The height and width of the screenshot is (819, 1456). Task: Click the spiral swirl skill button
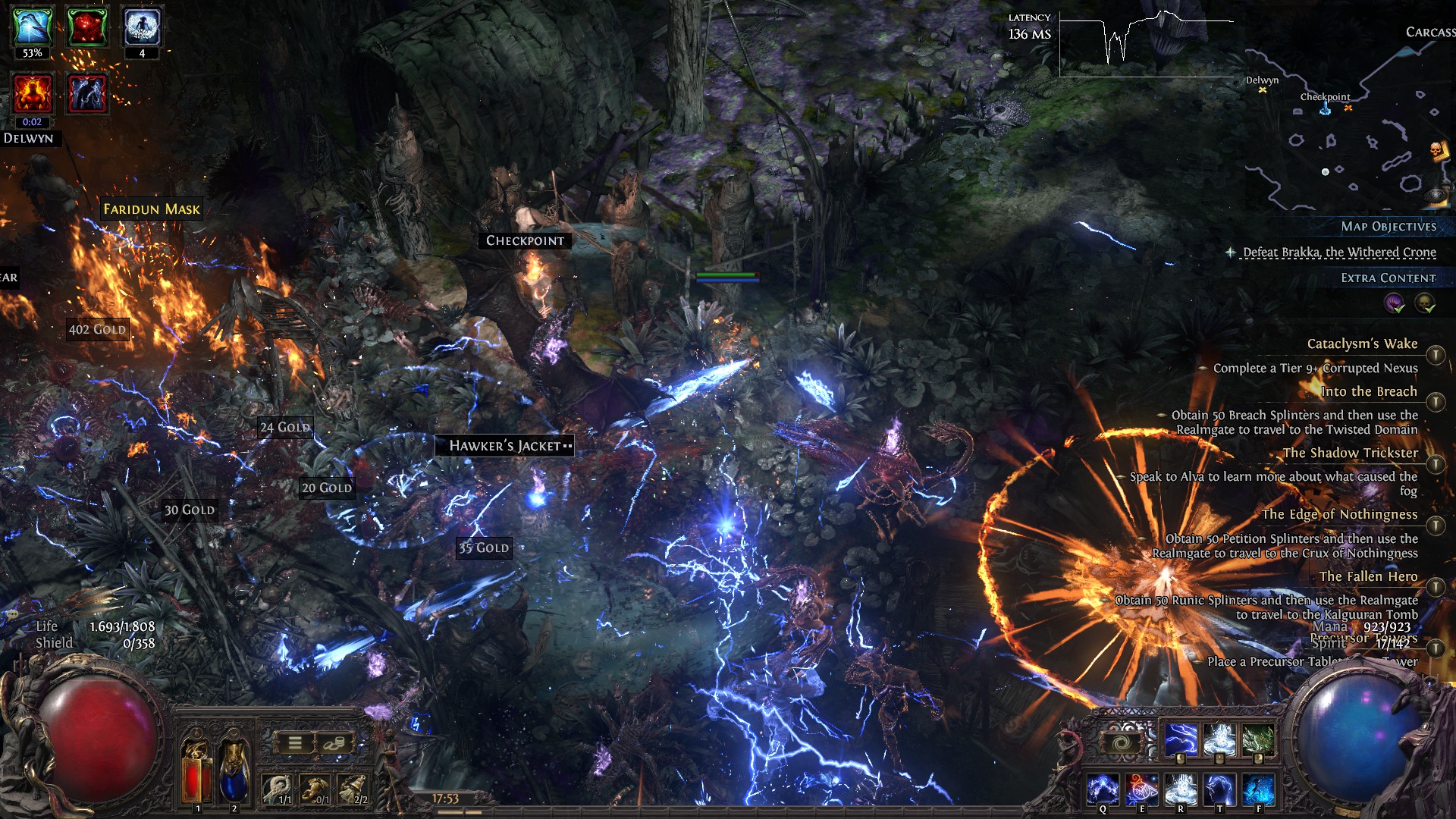pyautogui.click(x=1122, y=743)
